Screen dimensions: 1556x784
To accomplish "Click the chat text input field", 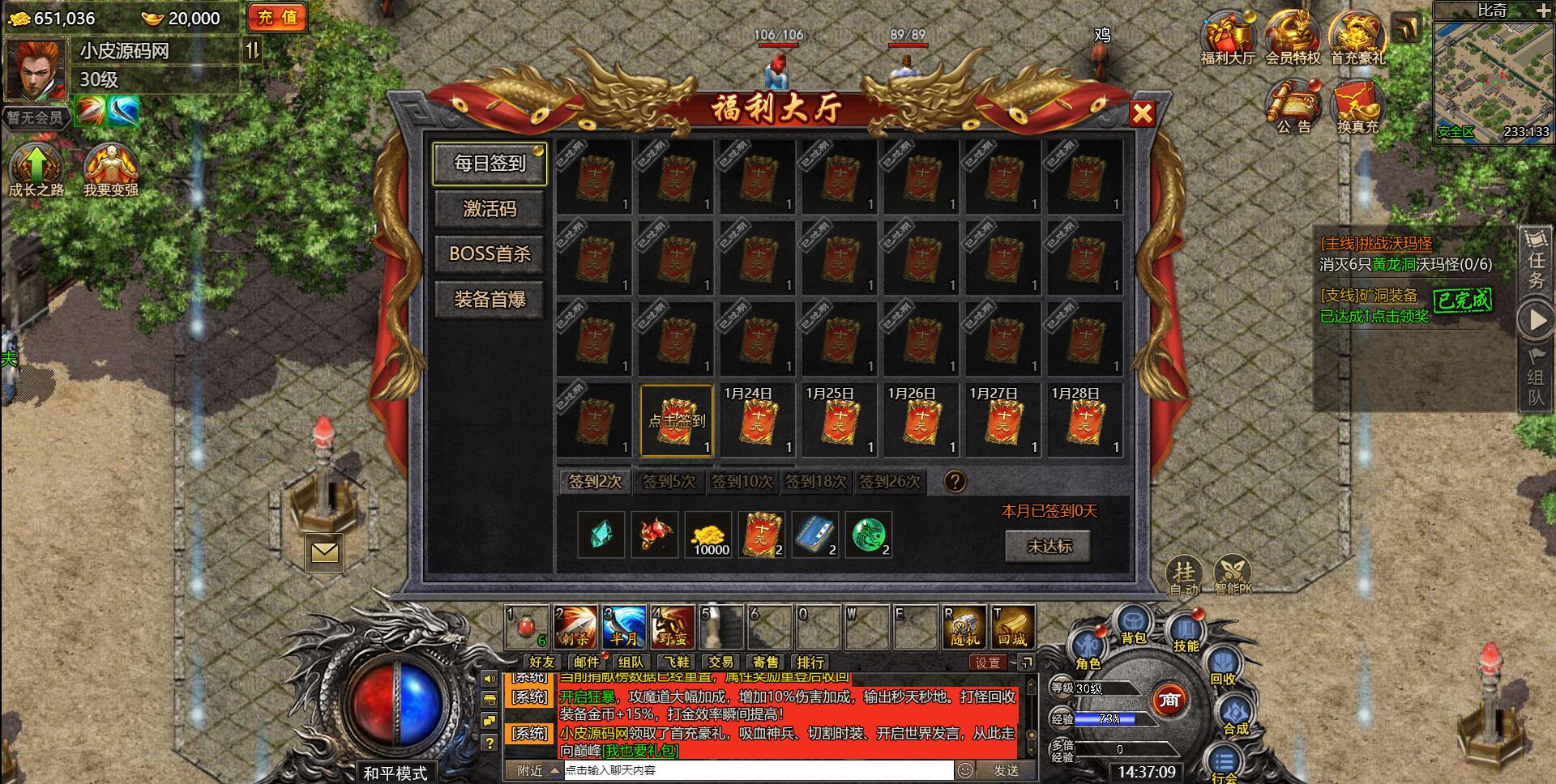I will (x=758, y=770).
